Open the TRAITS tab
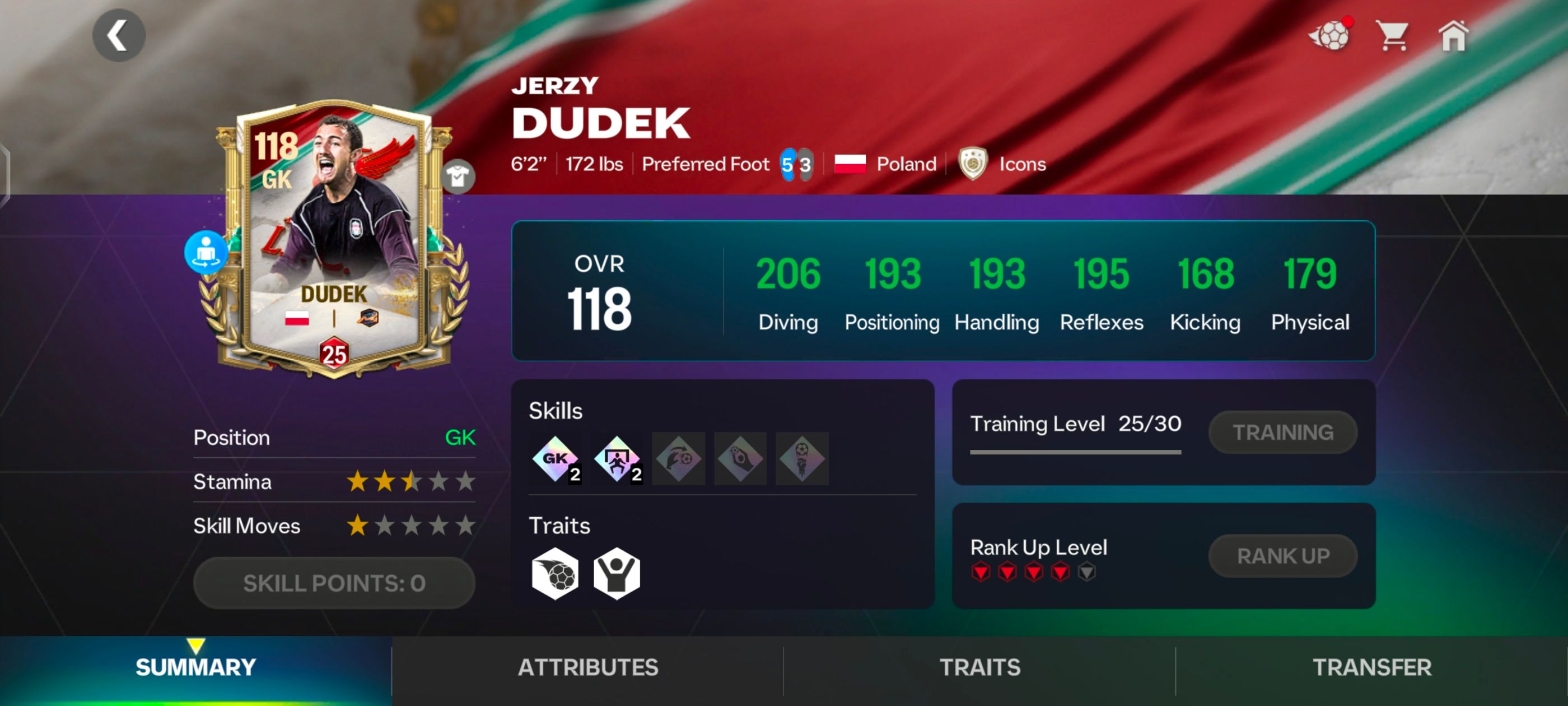The height and width of the screenshot is (706, 1568). coord(979,667)
